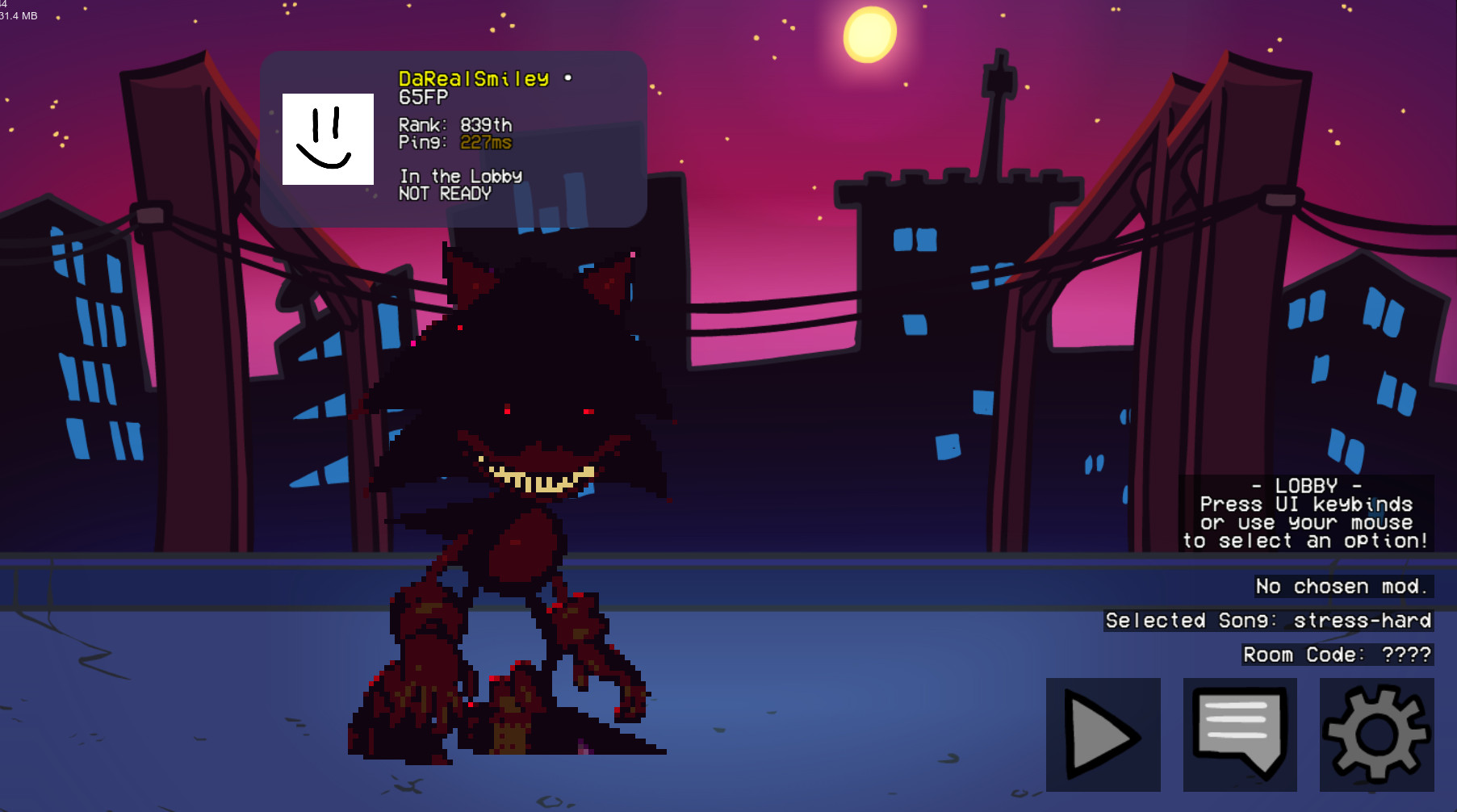This screenshot has height=812, width=1457.
Task: Click the orange 227ms ping readout
Action: [486, 142]
